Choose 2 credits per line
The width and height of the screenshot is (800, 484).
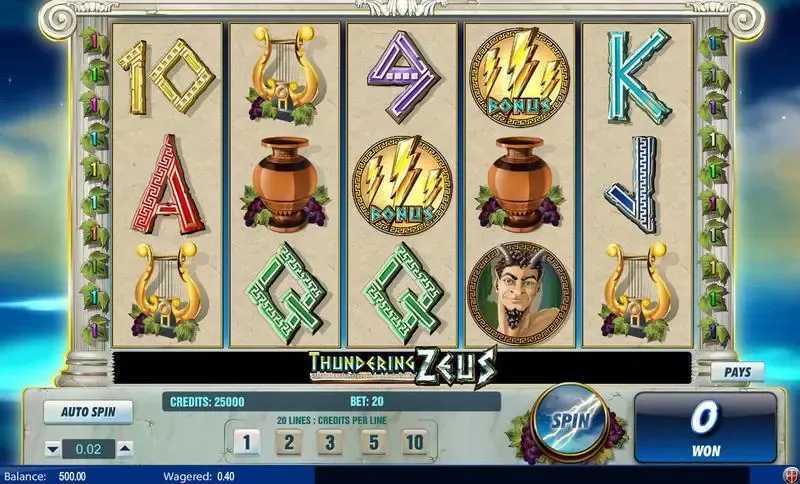[288, 441]
